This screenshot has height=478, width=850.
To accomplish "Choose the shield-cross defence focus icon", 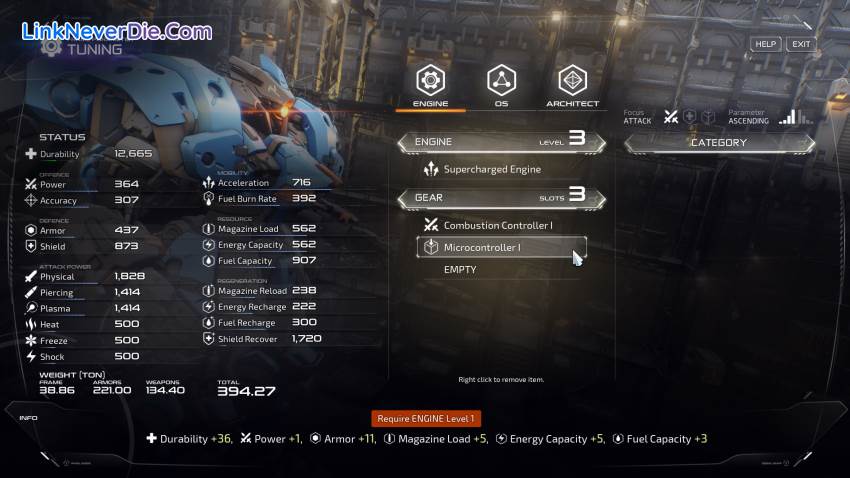I will click(690, 117).
